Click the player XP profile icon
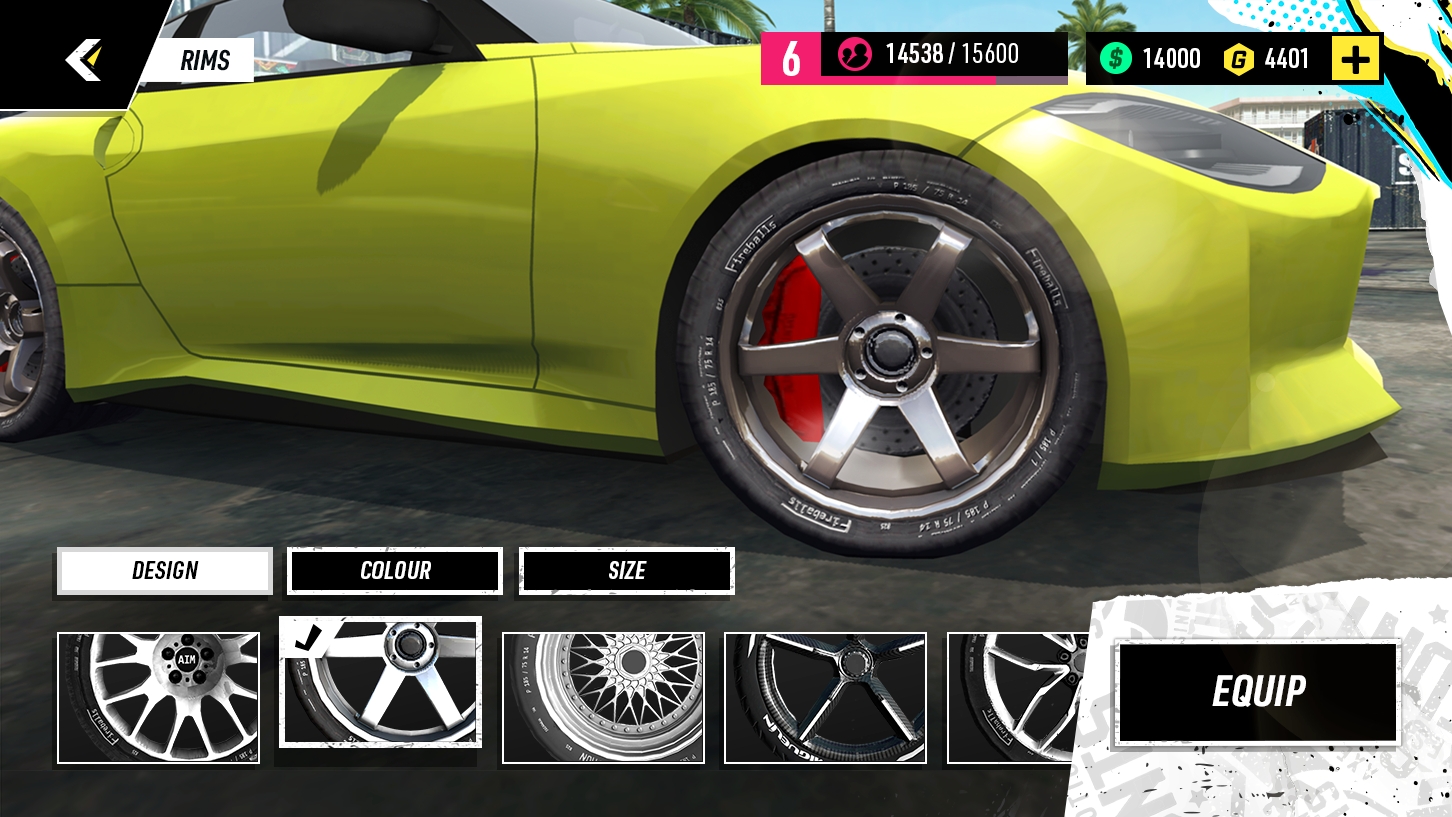Screen dimensions: 1452x817 (x=853, y=56)
